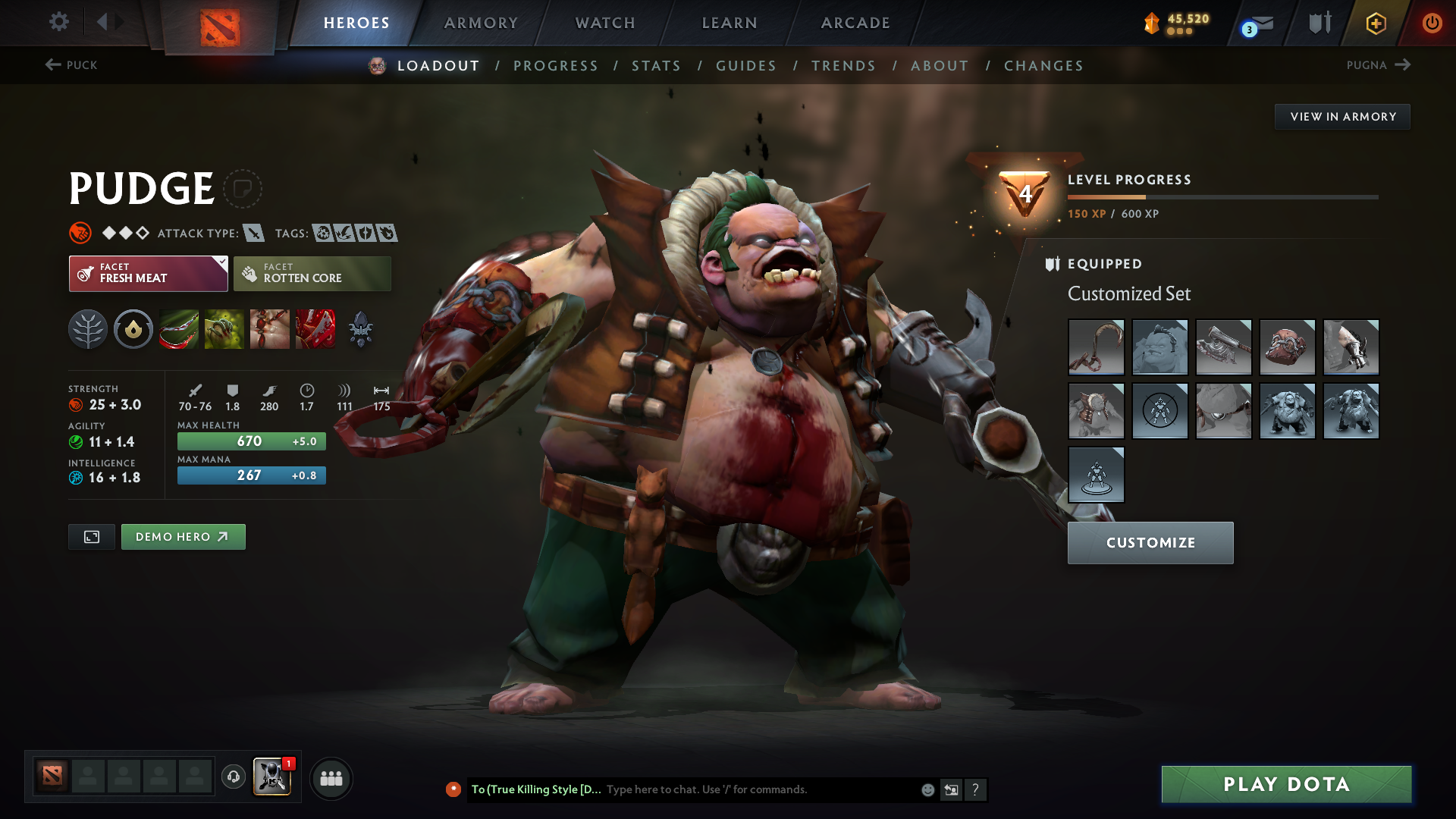Viewport: 1456px width, 819px height.
Task: Go to the Learn tab
Action: point(730,23)
